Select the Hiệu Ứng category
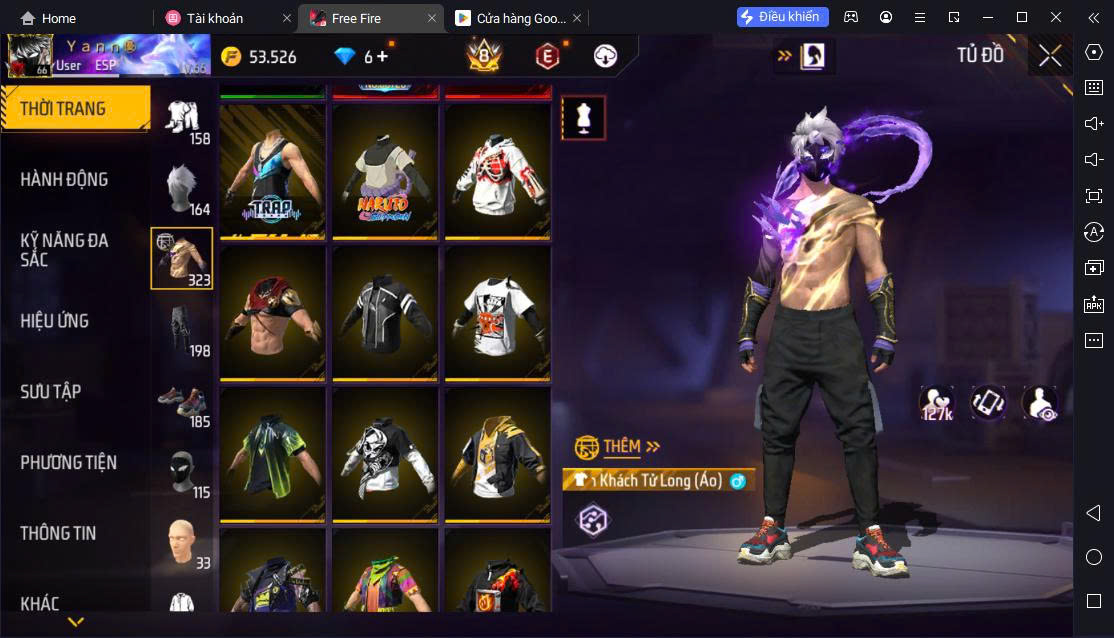 point(55,321)
